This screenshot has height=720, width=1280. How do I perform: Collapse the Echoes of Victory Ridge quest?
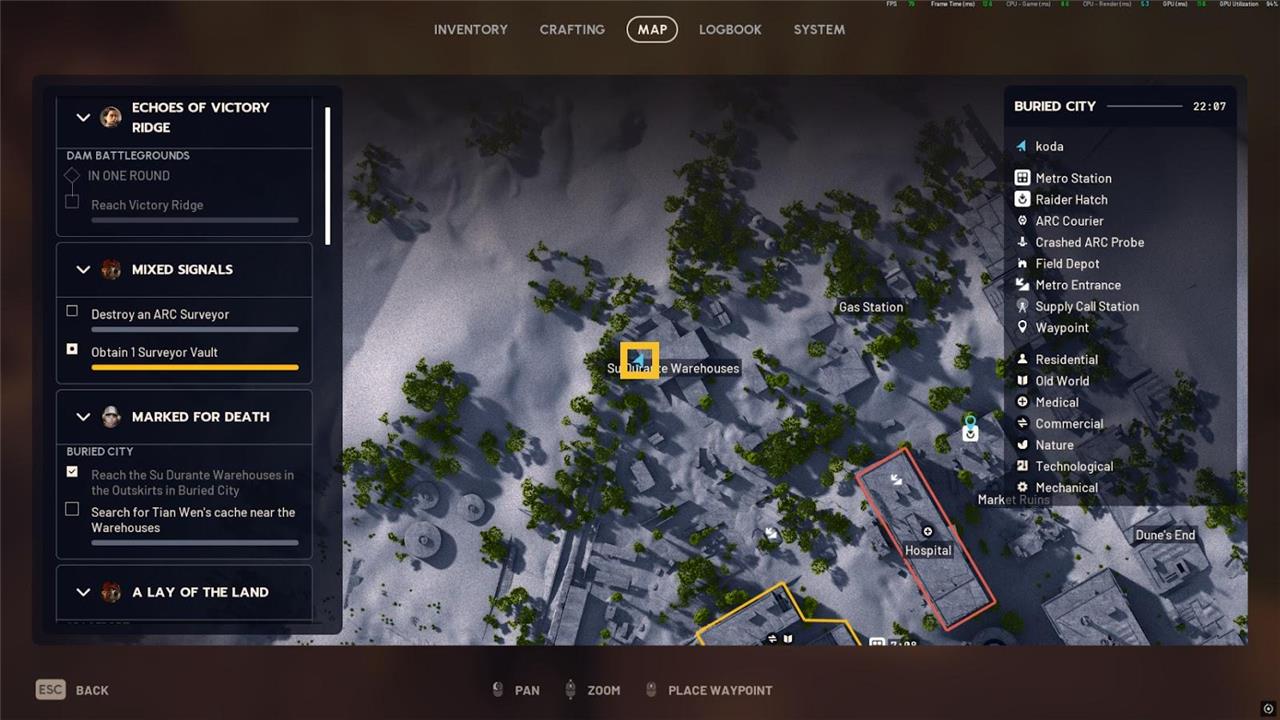83,117
